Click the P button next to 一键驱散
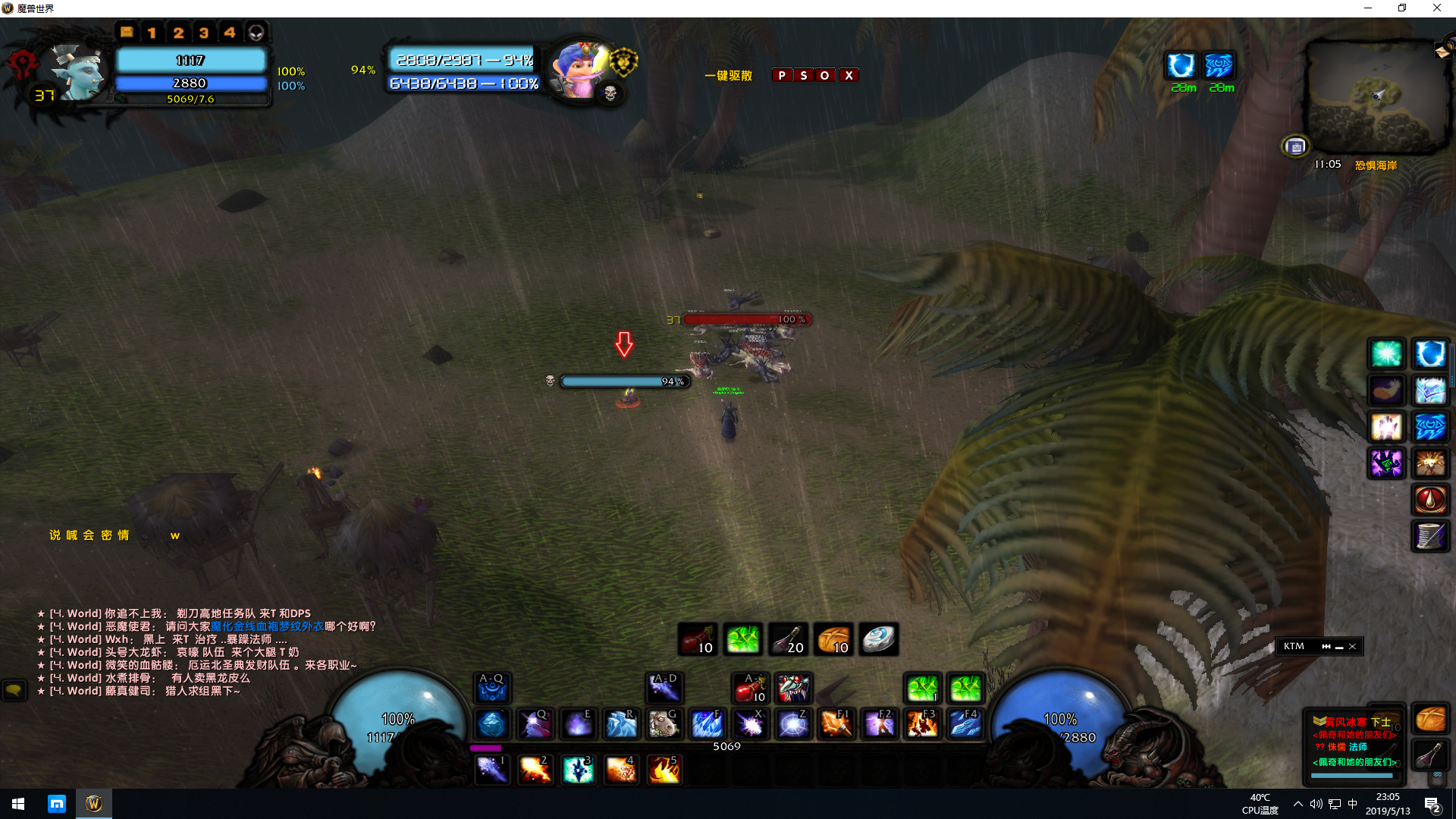 tap(782, 75)
